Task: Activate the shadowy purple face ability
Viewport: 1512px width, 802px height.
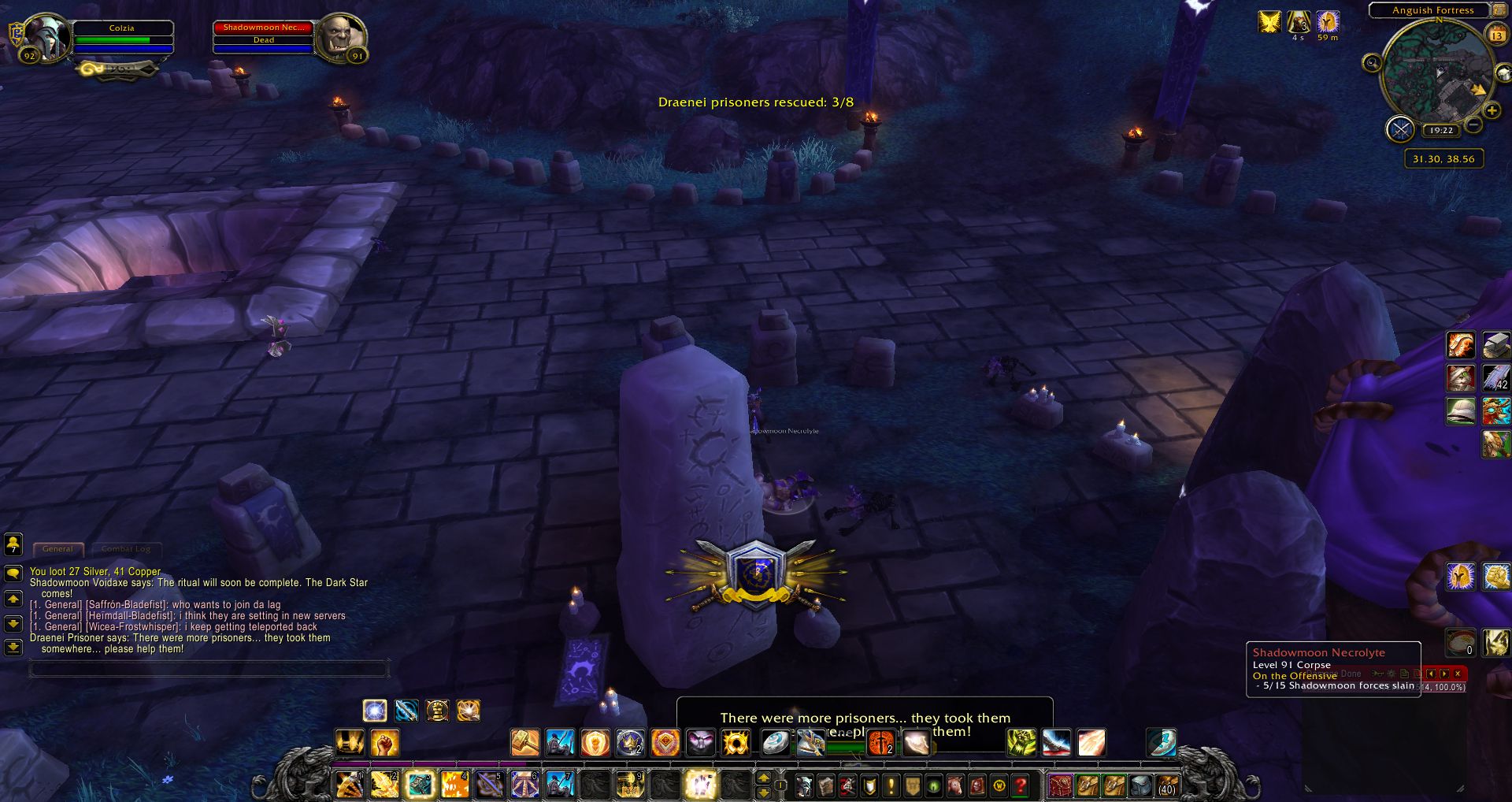Action: tap(700, 742)
